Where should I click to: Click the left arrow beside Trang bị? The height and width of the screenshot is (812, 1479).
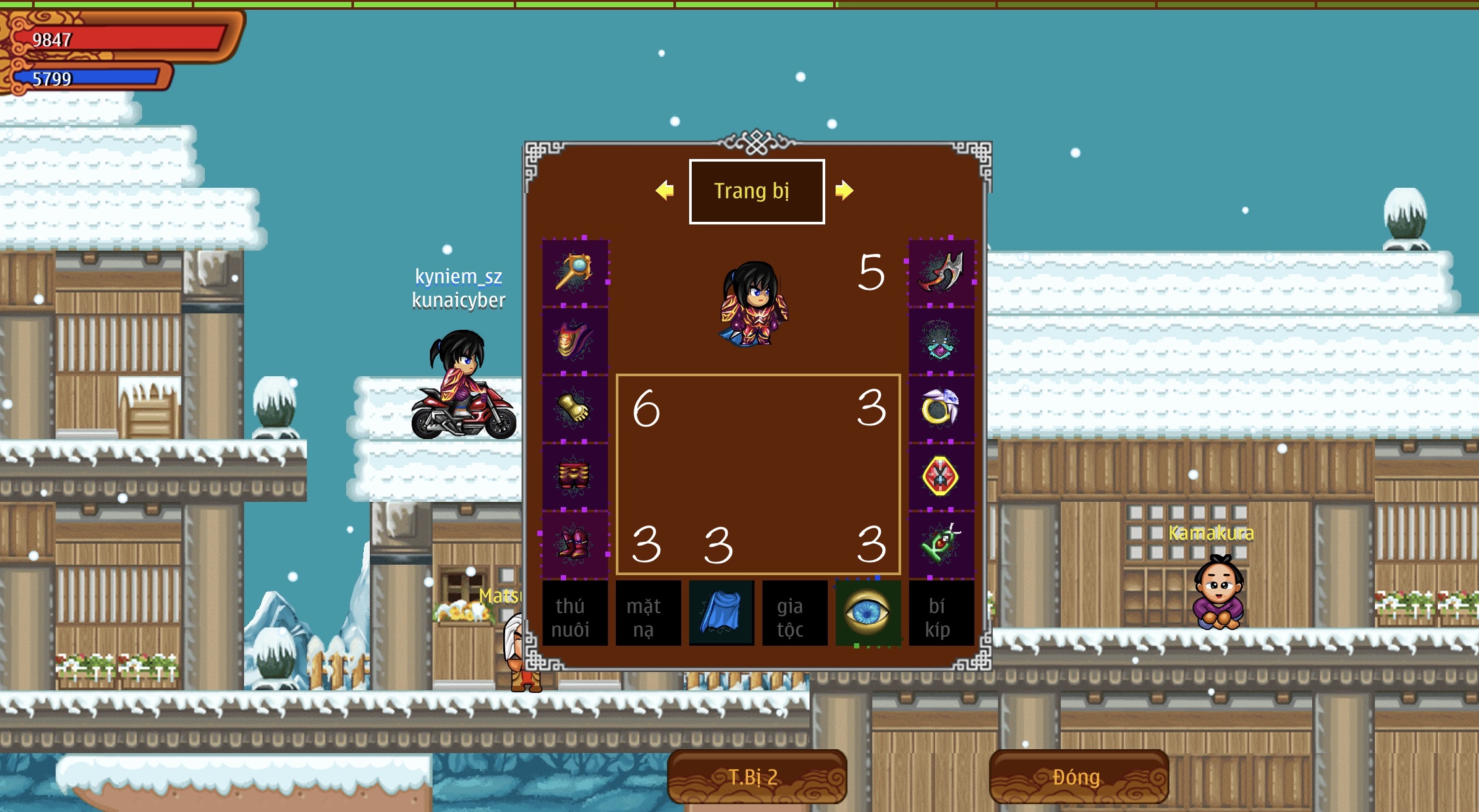[x=664, y=190]
